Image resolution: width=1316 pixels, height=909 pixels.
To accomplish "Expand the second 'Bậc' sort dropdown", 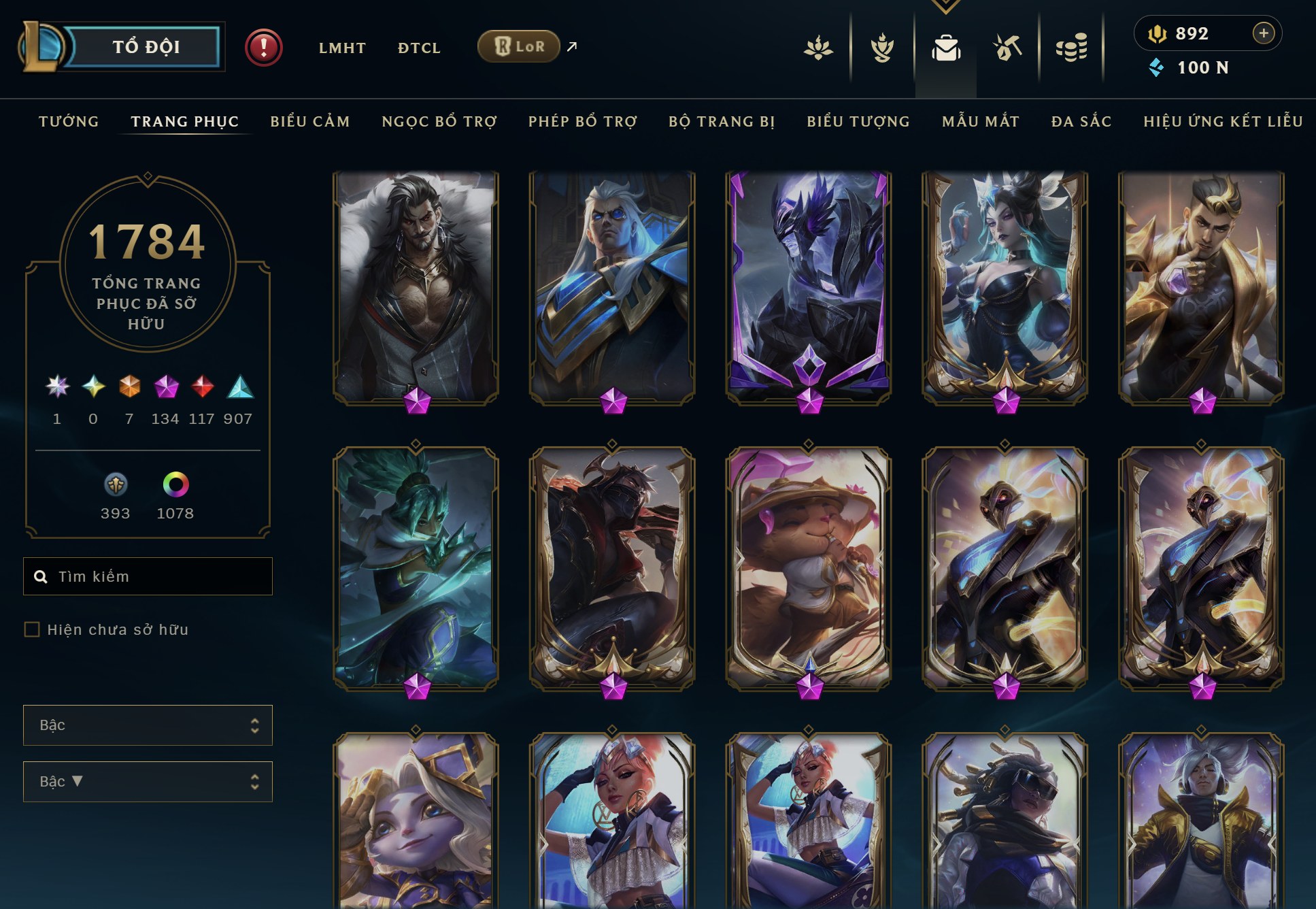I will 148,781.
